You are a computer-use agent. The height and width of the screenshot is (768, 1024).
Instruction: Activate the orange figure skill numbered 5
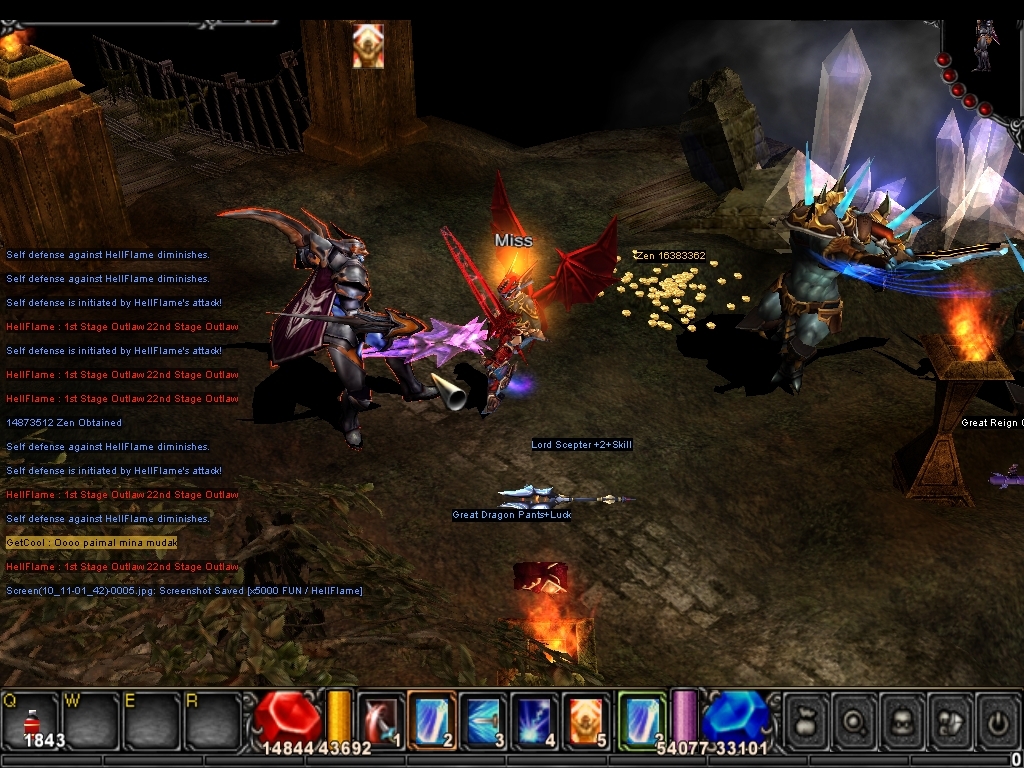click(x=586, y=719)
